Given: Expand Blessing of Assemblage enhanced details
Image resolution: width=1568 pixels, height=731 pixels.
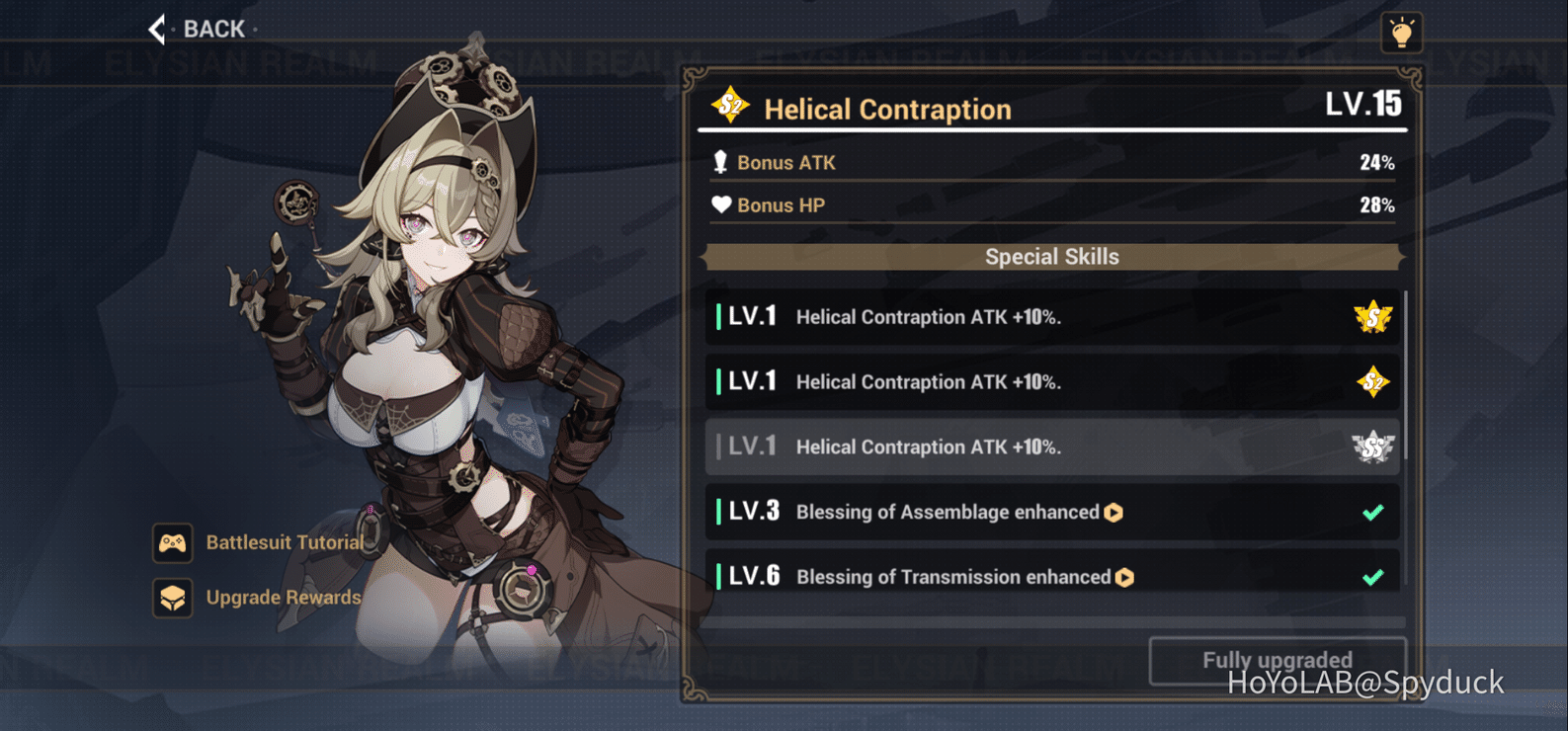Looking at the screenshot, I should [x=1114, y=512].
